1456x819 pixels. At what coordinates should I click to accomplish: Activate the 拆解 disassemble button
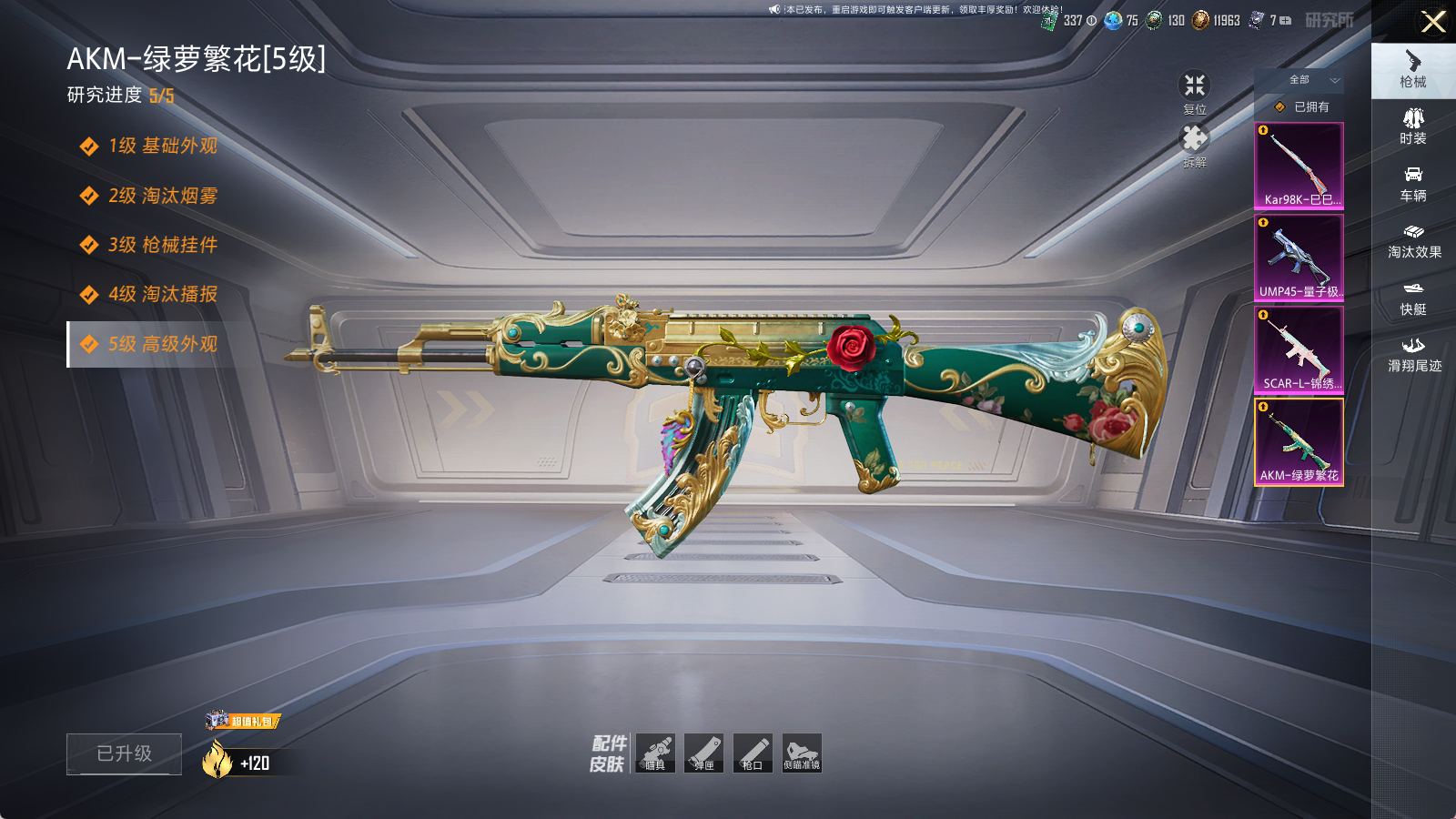click(1194, 146)
